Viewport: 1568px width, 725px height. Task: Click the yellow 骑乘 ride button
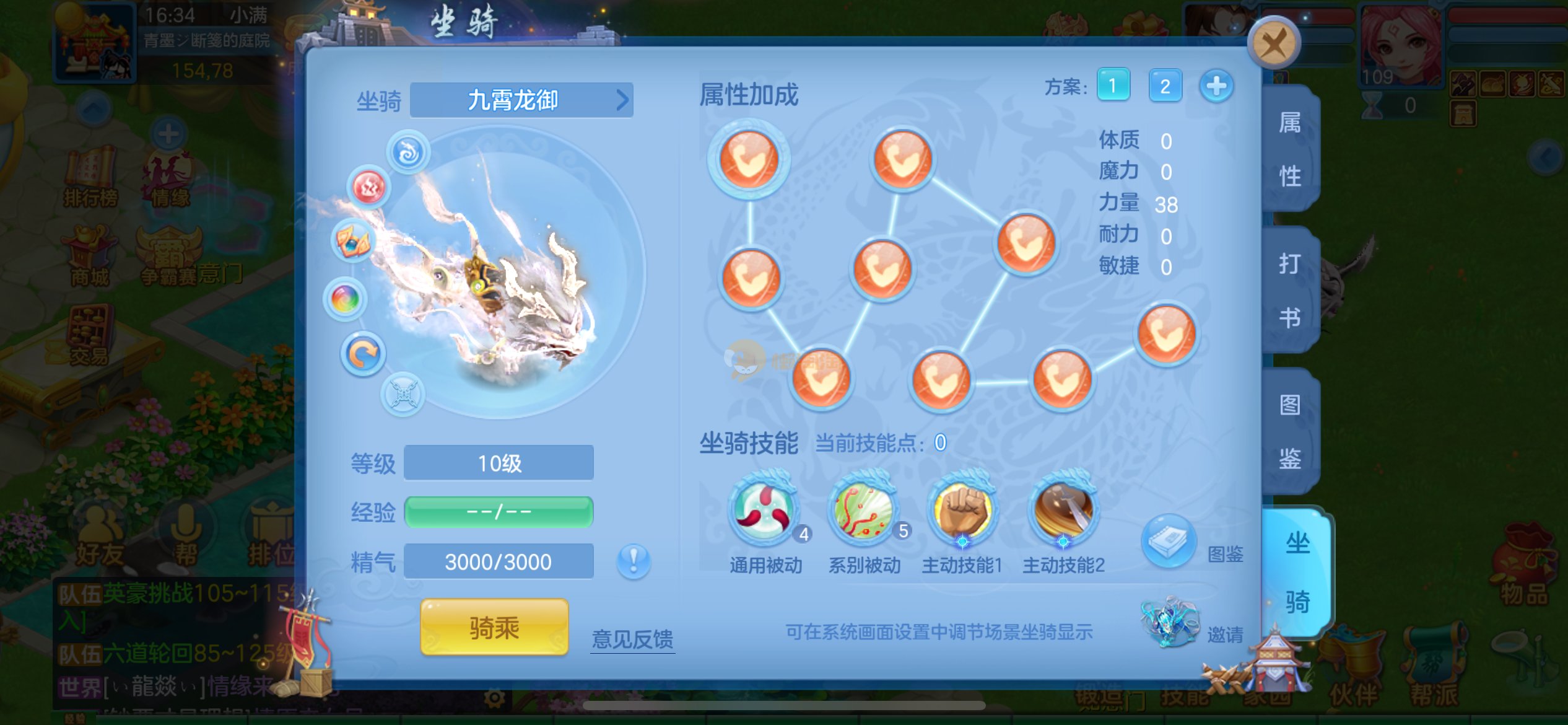point(494,627)
